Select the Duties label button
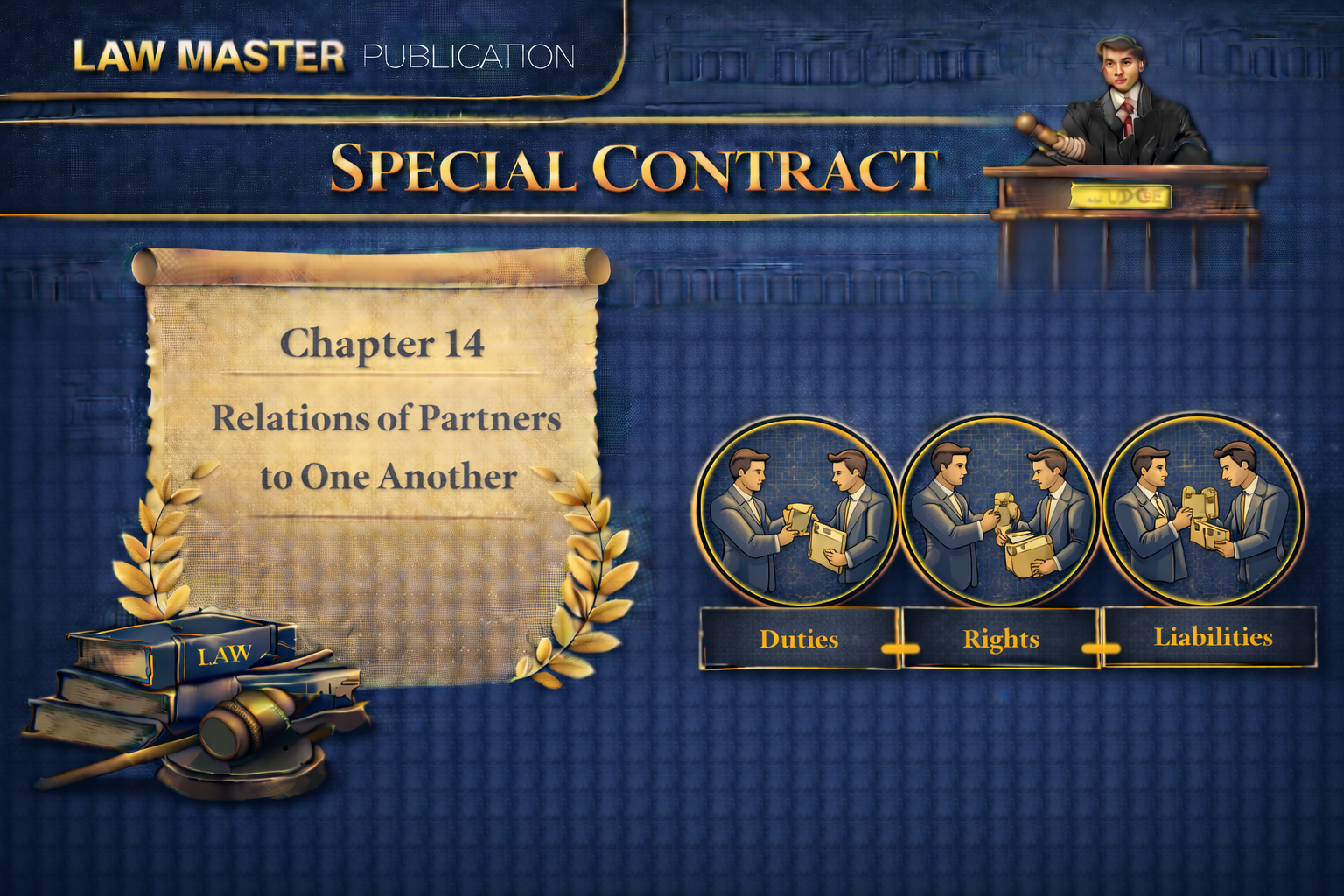The image size is (1344, 896). tap(799, 639)
